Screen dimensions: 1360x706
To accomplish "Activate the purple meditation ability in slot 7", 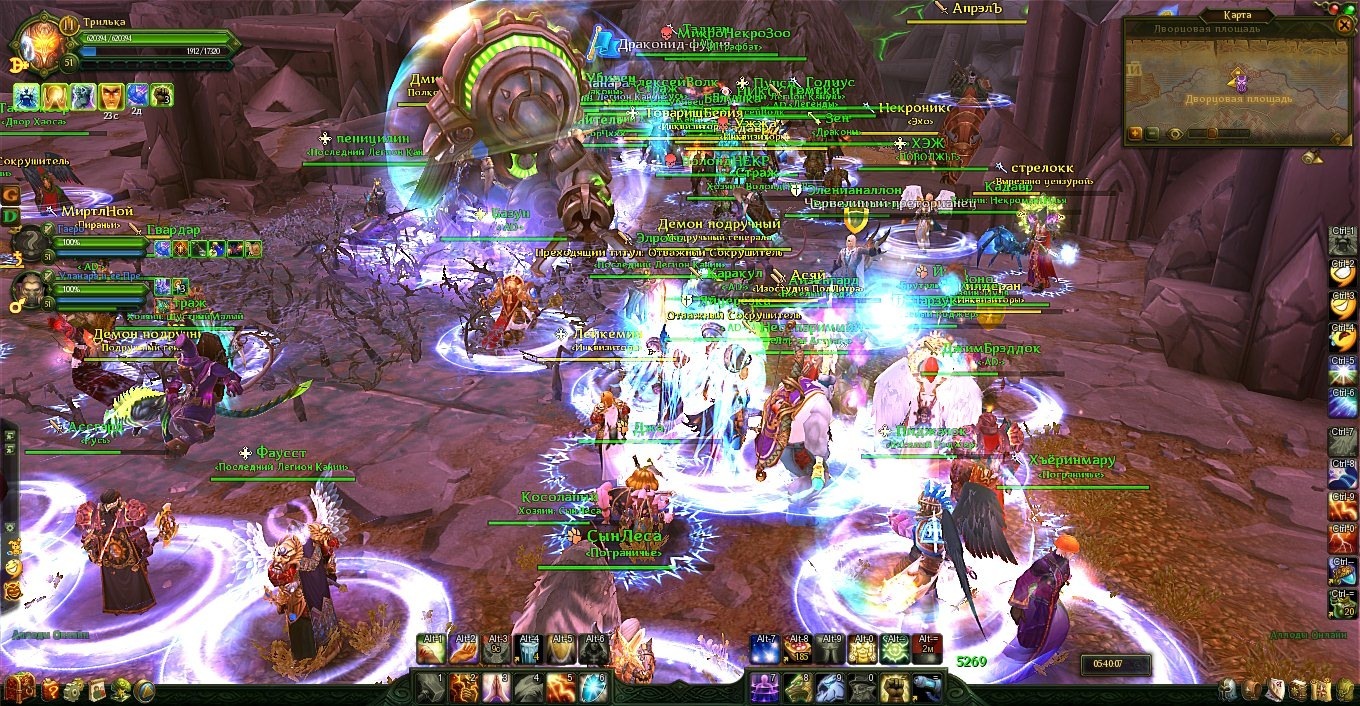I will click(x=765, y=687).
